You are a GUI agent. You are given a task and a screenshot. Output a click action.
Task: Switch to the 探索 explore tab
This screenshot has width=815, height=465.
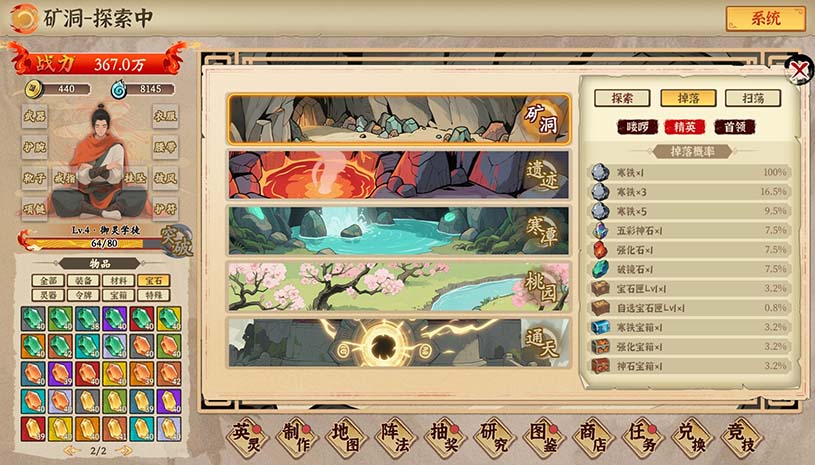coord(622,98)
